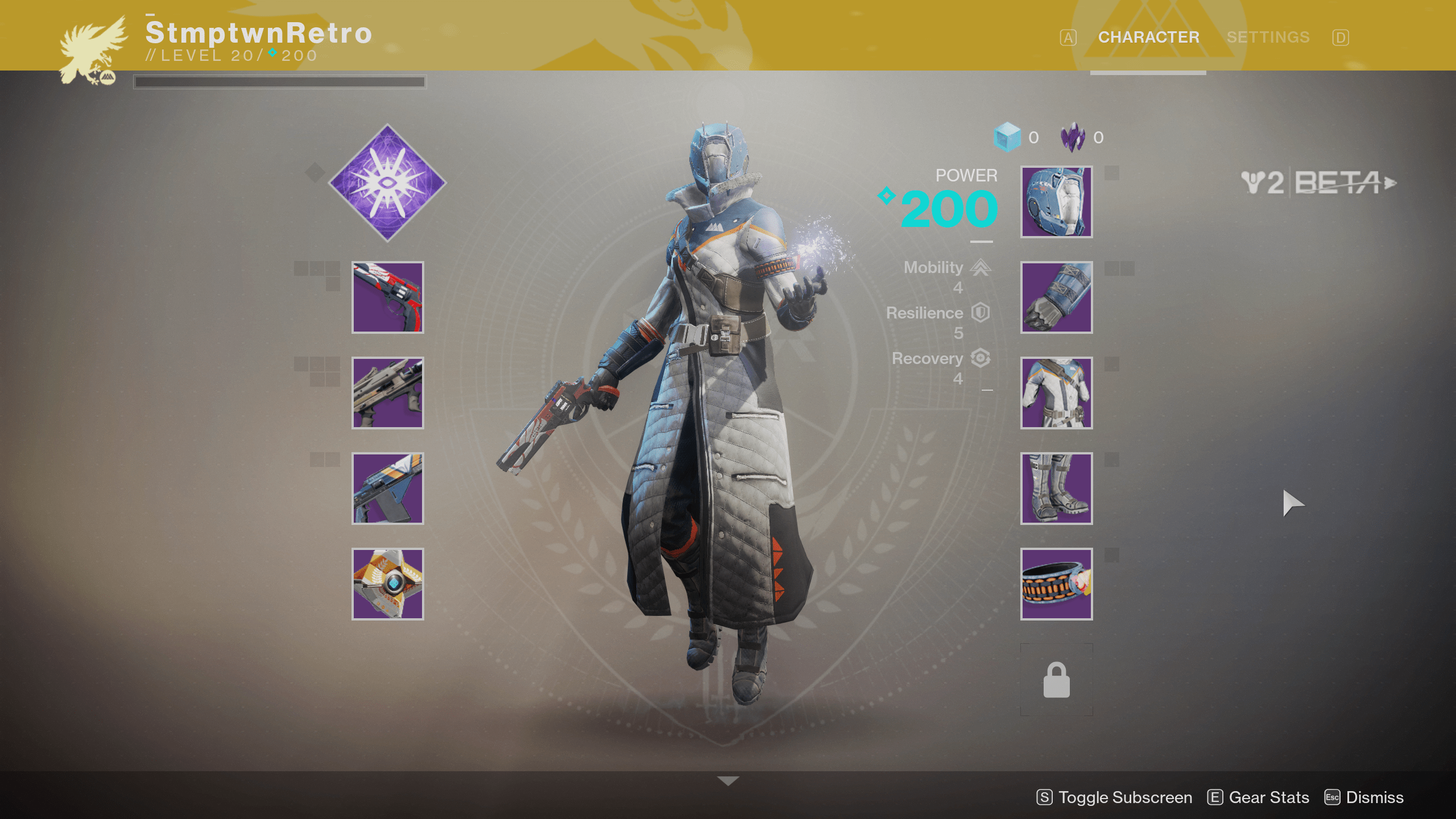The image size is (1456, 819).
Task: Inspect the equipped leg armor
Action: click(x=1056, y=489)
